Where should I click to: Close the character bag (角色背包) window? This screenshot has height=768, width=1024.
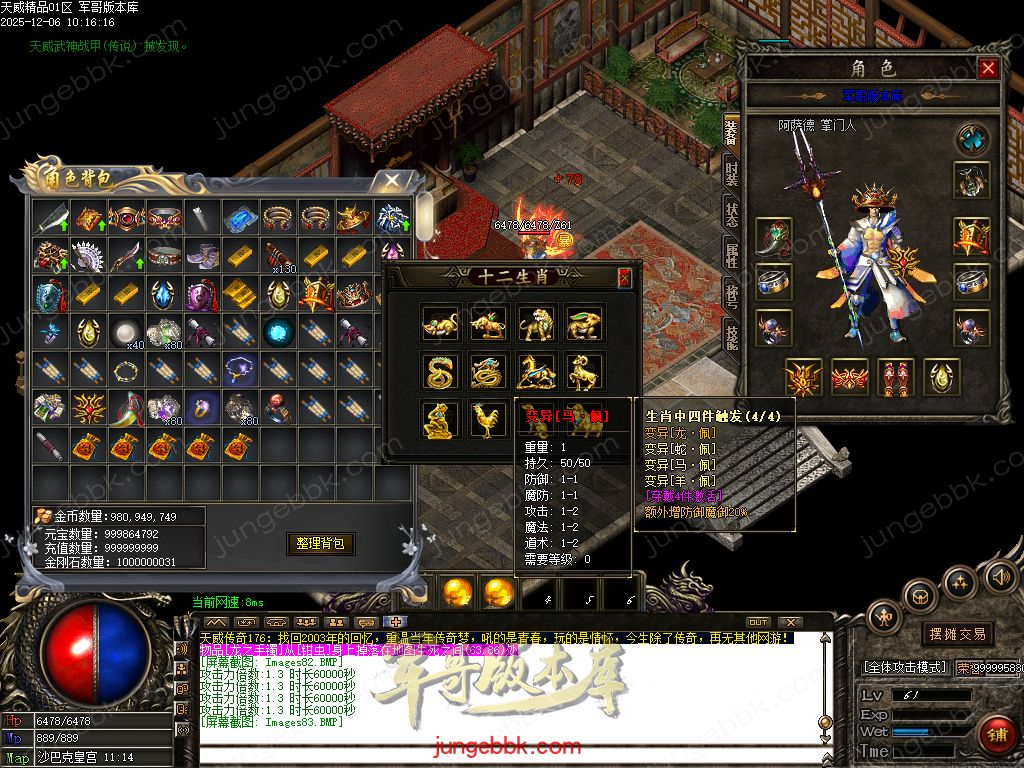(389, 181)
